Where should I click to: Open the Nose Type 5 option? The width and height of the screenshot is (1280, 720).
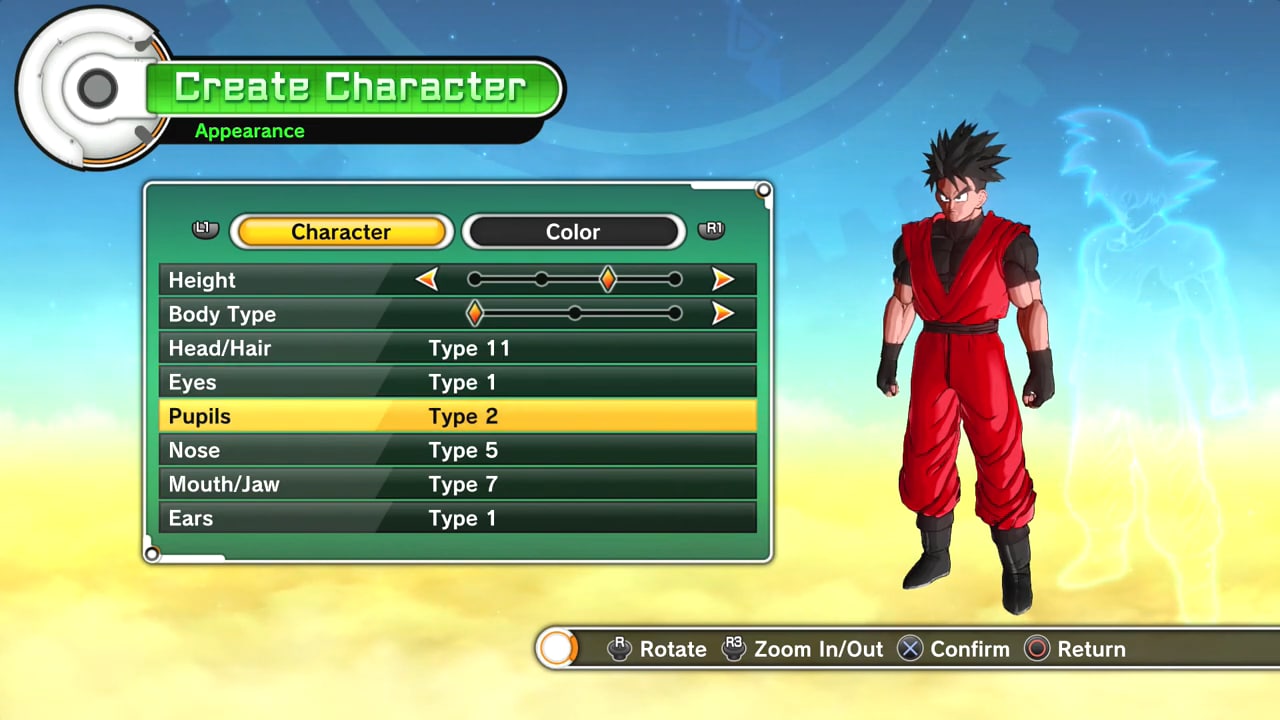coord(457,450)
